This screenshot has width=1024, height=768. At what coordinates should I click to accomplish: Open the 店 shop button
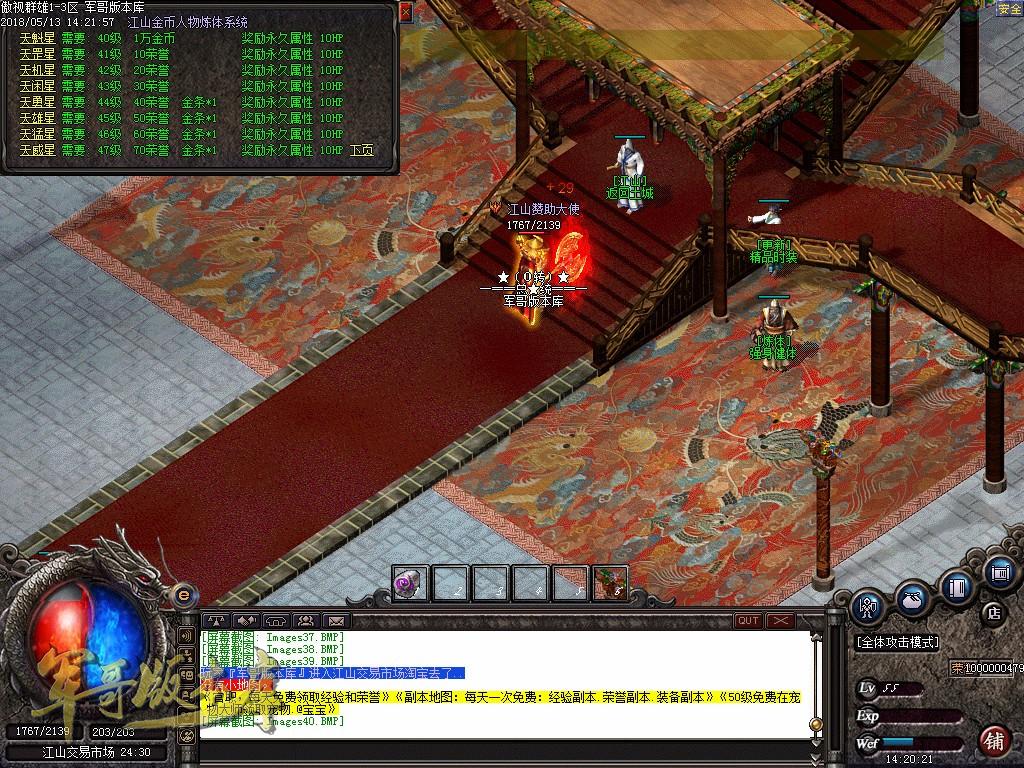994,612
